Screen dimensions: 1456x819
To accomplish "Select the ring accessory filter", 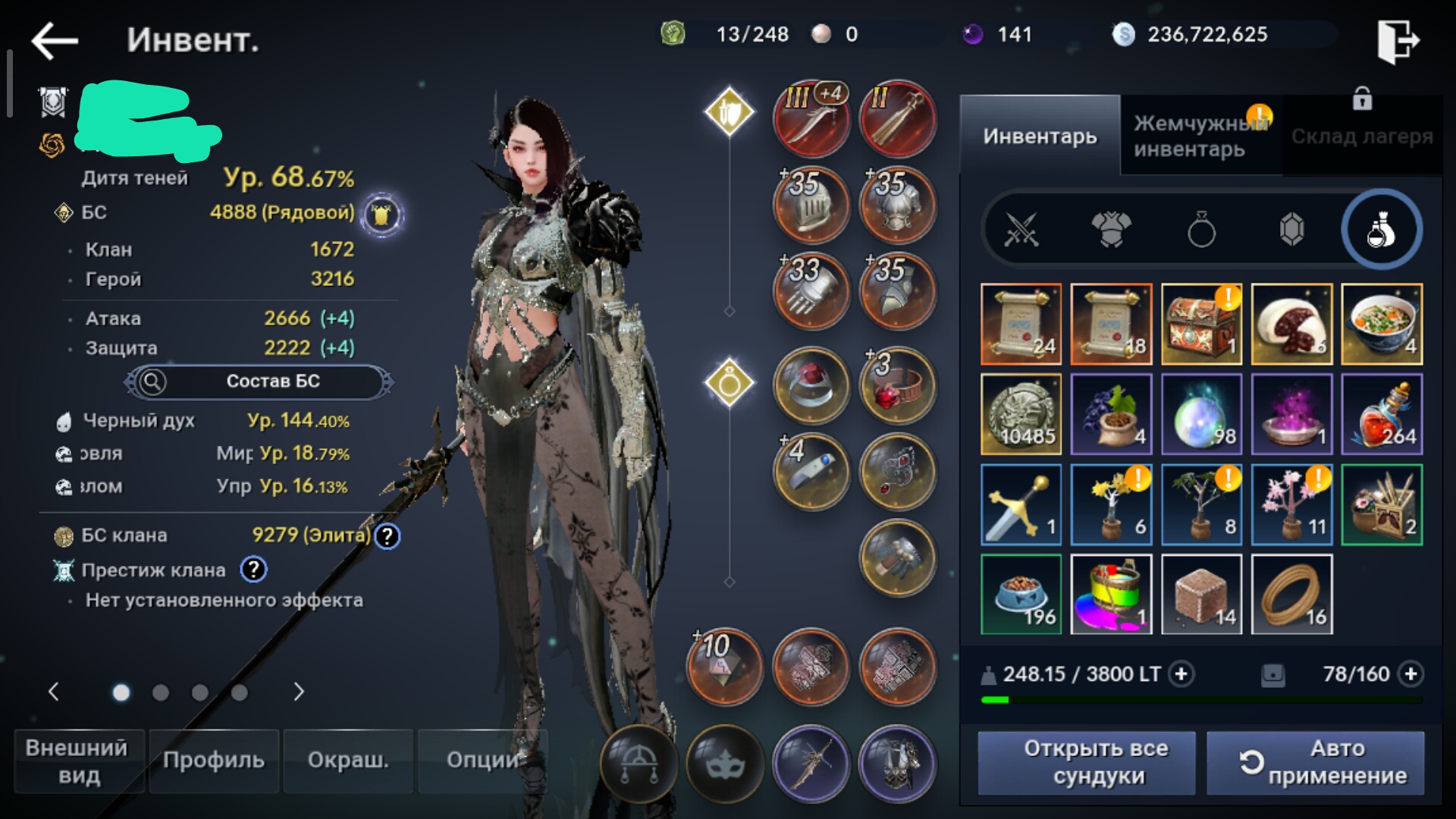I will (x=1201, y=230).
